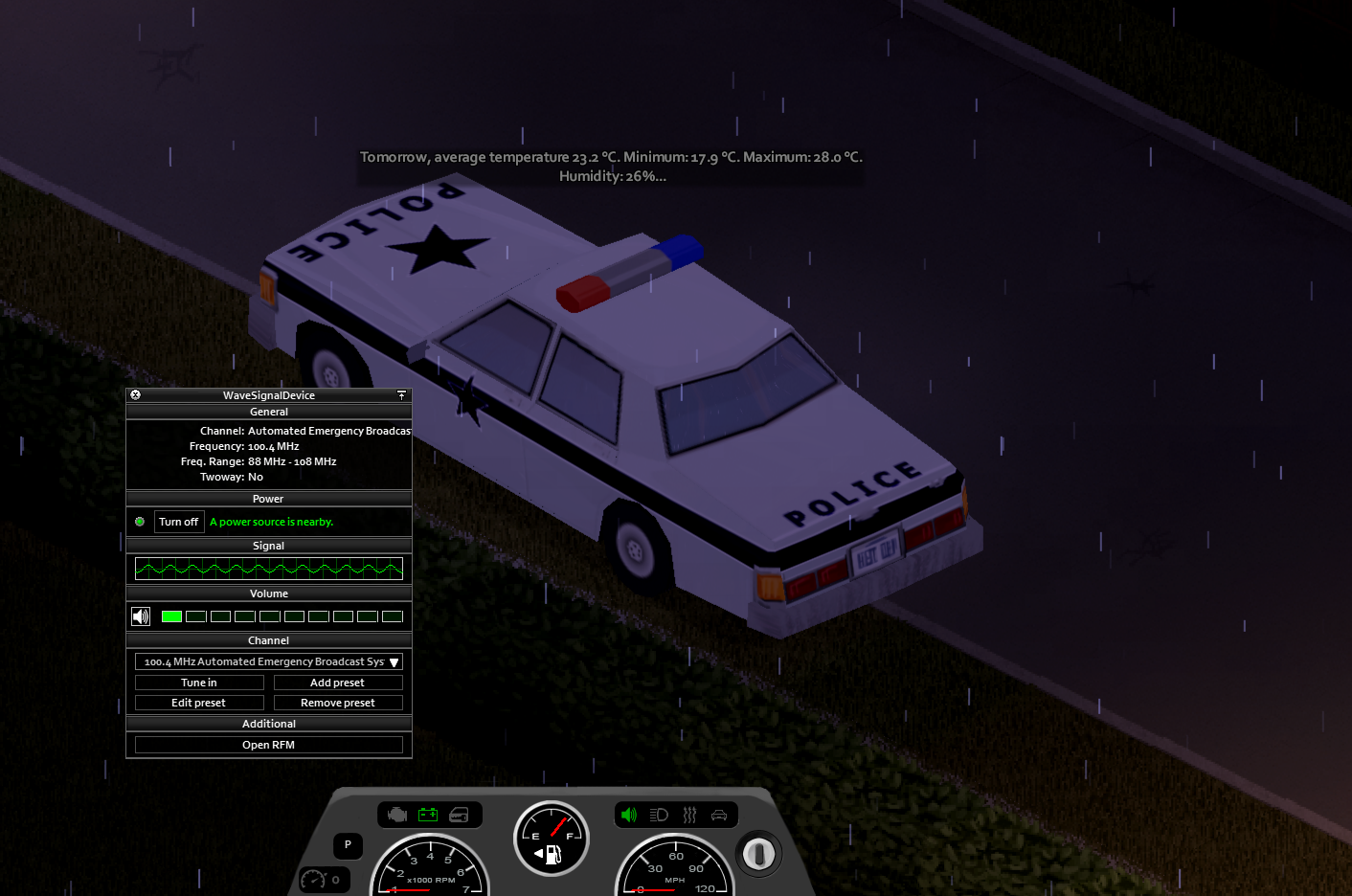Collapse the WaveSignalDevice panel with the pin icon
Image resolution: width=1352 pixels, height=896 pixels.
click(x=401, y=394)
